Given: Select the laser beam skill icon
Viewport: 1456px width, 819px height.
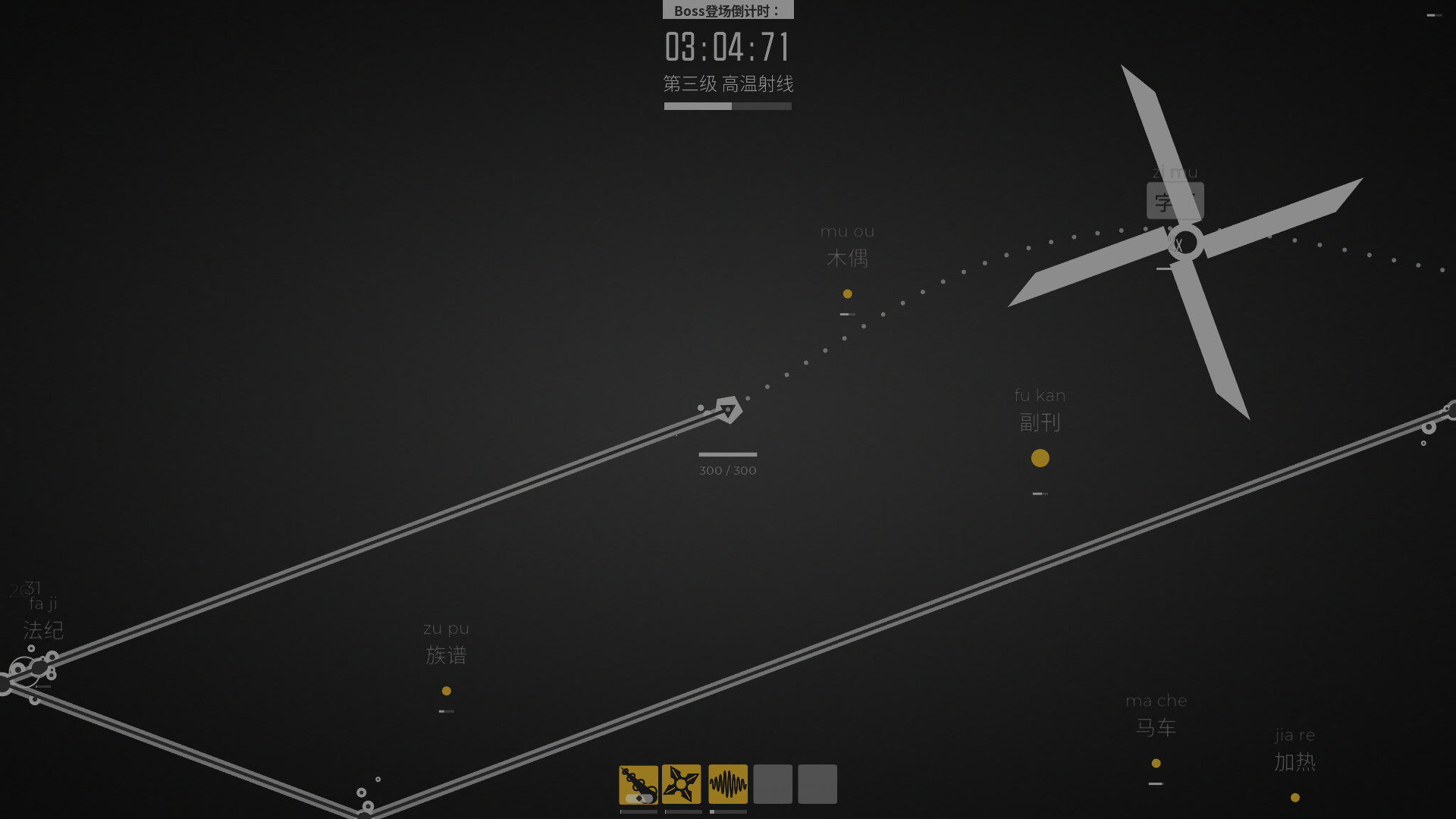Looking at the screenshot, I should (639, 784).
